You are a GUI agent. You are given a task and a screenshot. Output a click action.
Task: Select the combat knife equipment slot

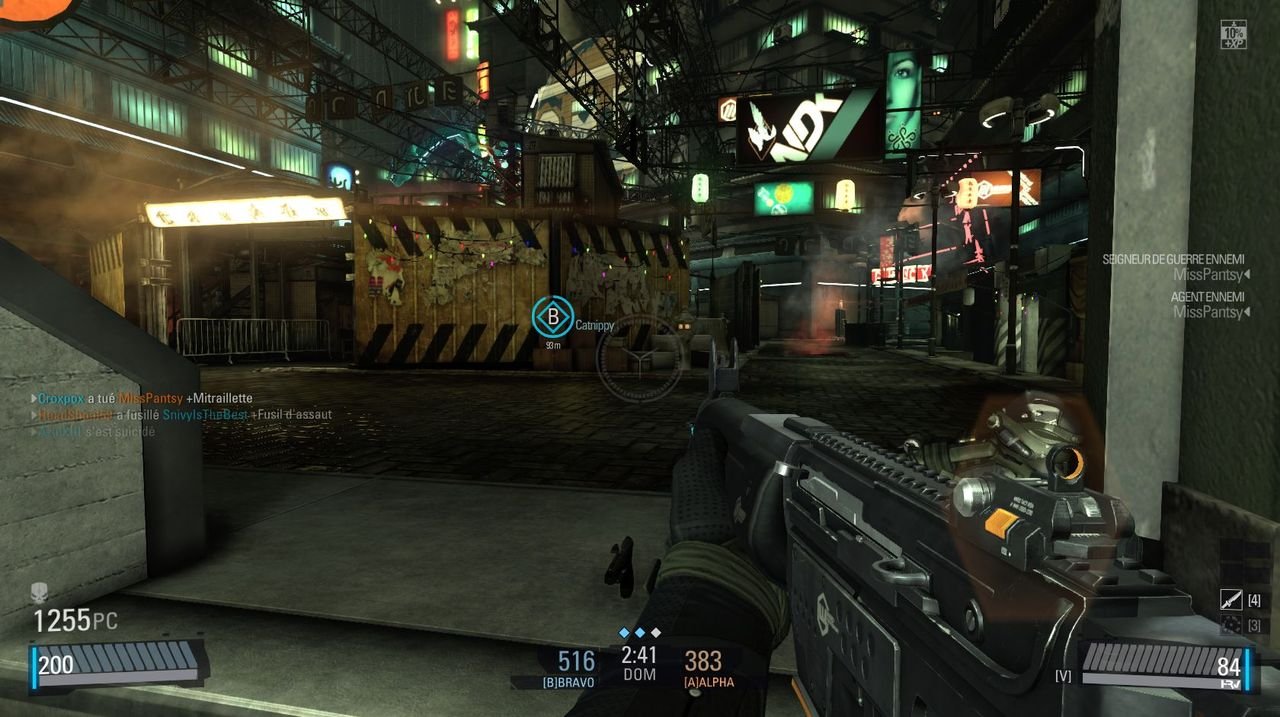pyautogui.click(x=1231, y=600)
